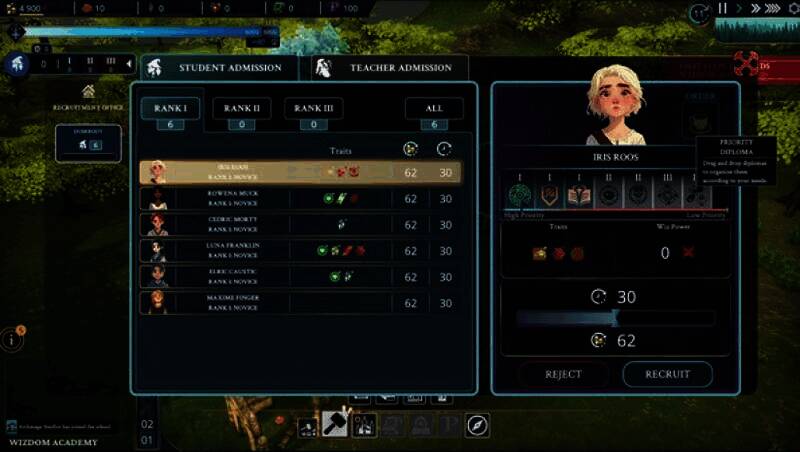
Task: Pick Luna Franklin from the list
Action: (300, 251)
